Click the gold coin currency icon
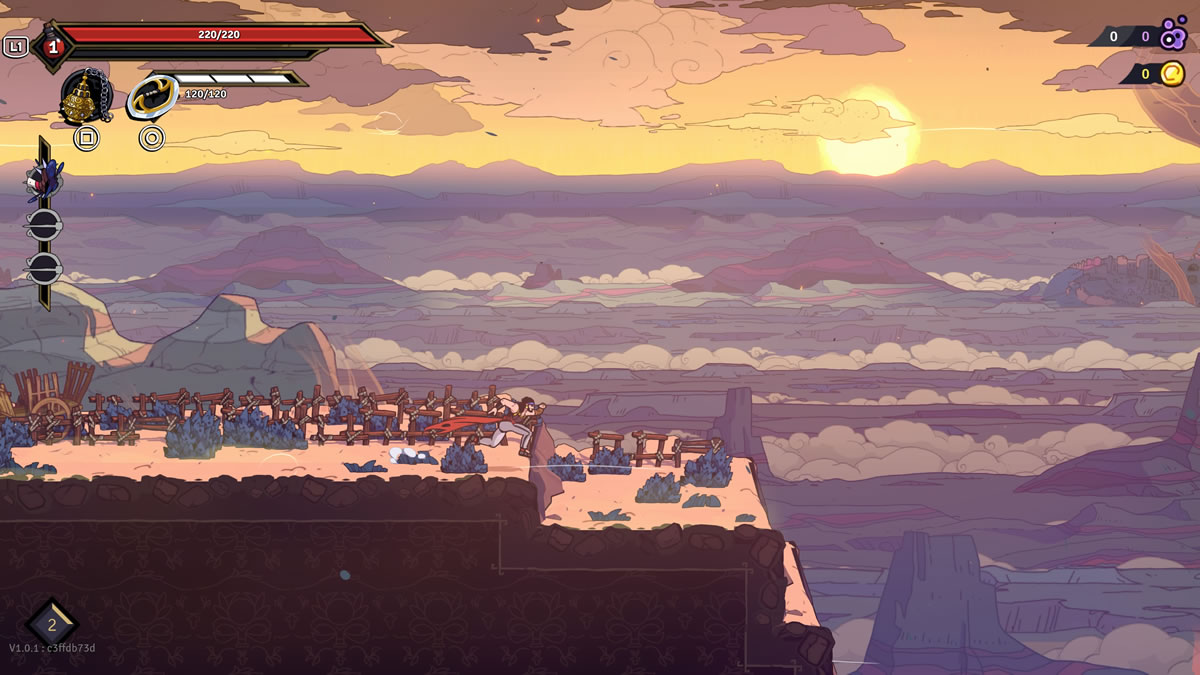The image size is (1200, 675). click(1171, 73)
